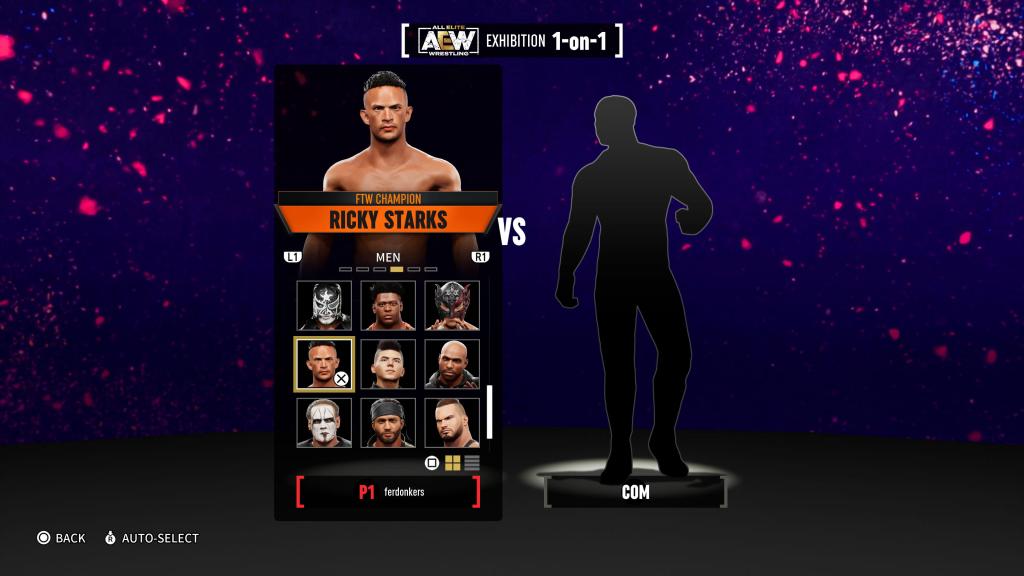Switch to the list view layout
1024x576 pixels.
[472, 463]
